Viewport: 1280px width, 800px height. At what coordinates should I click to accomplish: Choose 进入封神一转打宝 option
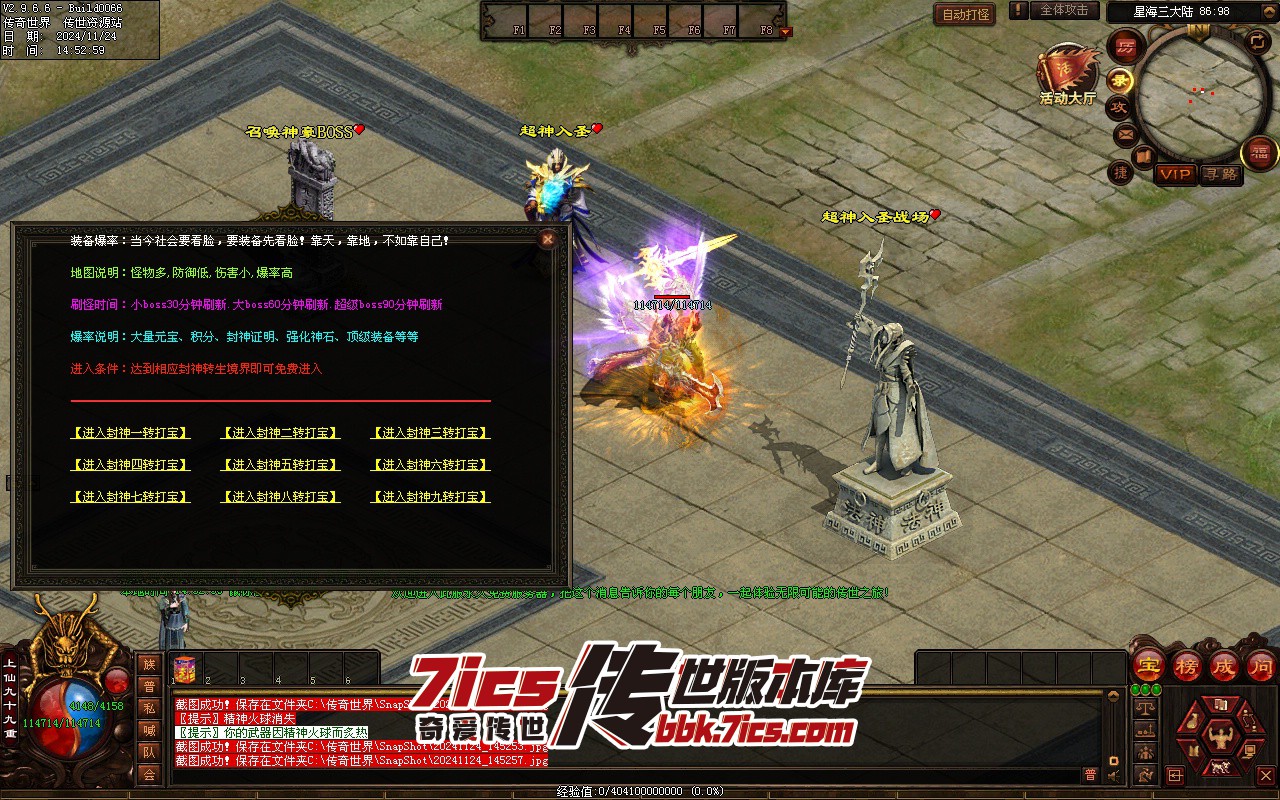pyautogui.click(x=130, y=433)
